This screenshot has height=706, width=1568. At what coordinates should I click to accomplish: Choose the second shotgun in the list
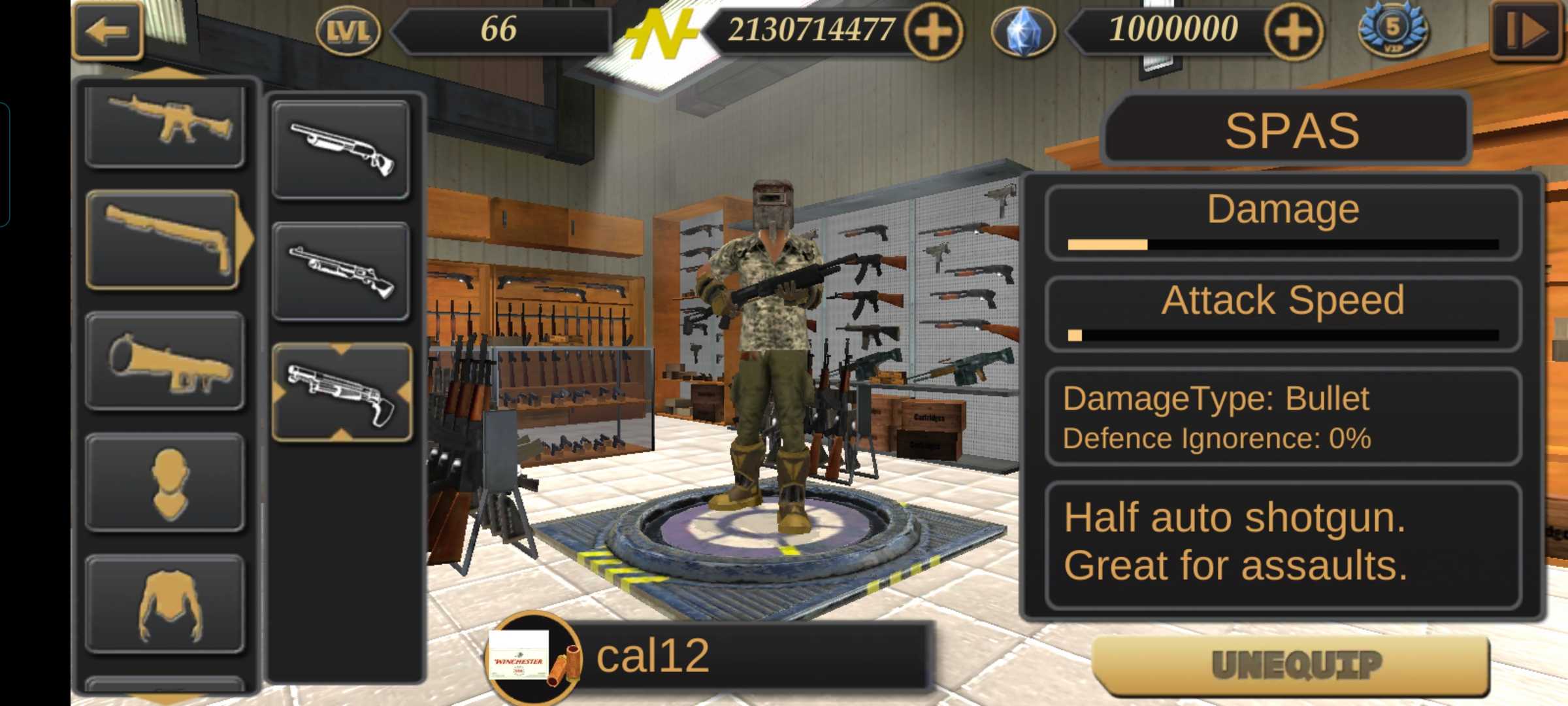coord(341,271)
